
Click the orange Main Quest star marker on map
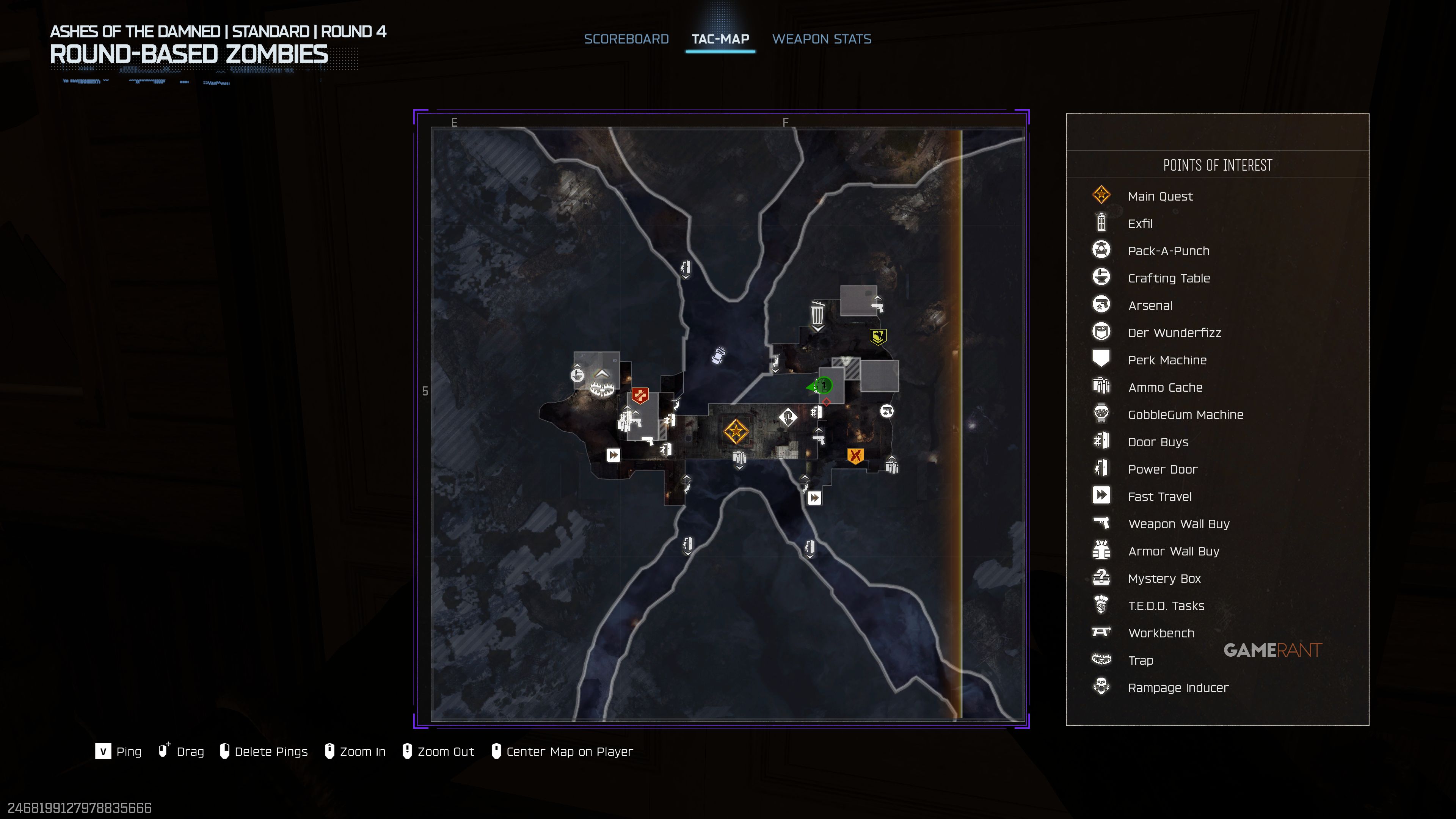[736, 432]
